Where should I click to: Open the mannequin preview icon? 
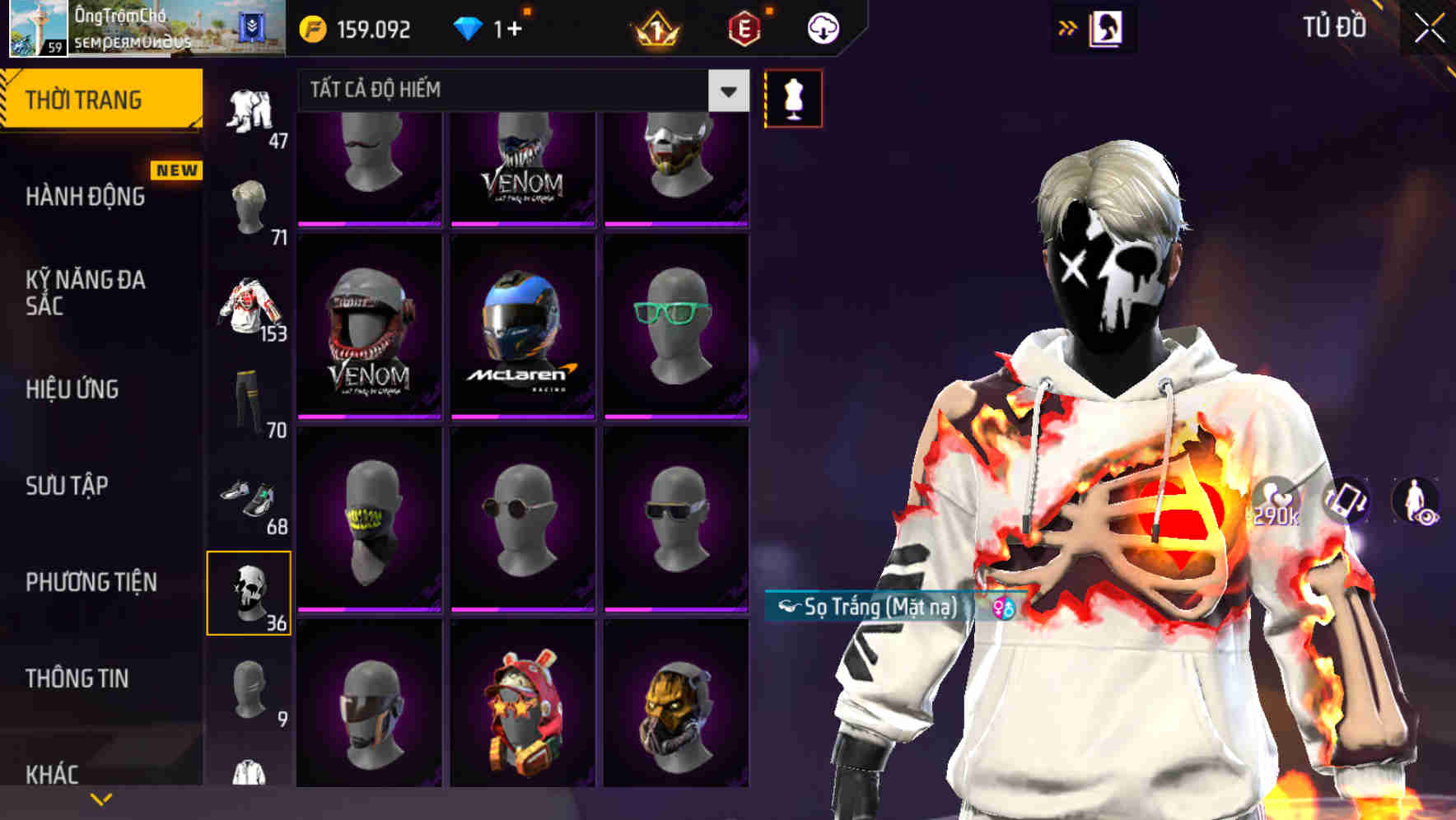793,98
